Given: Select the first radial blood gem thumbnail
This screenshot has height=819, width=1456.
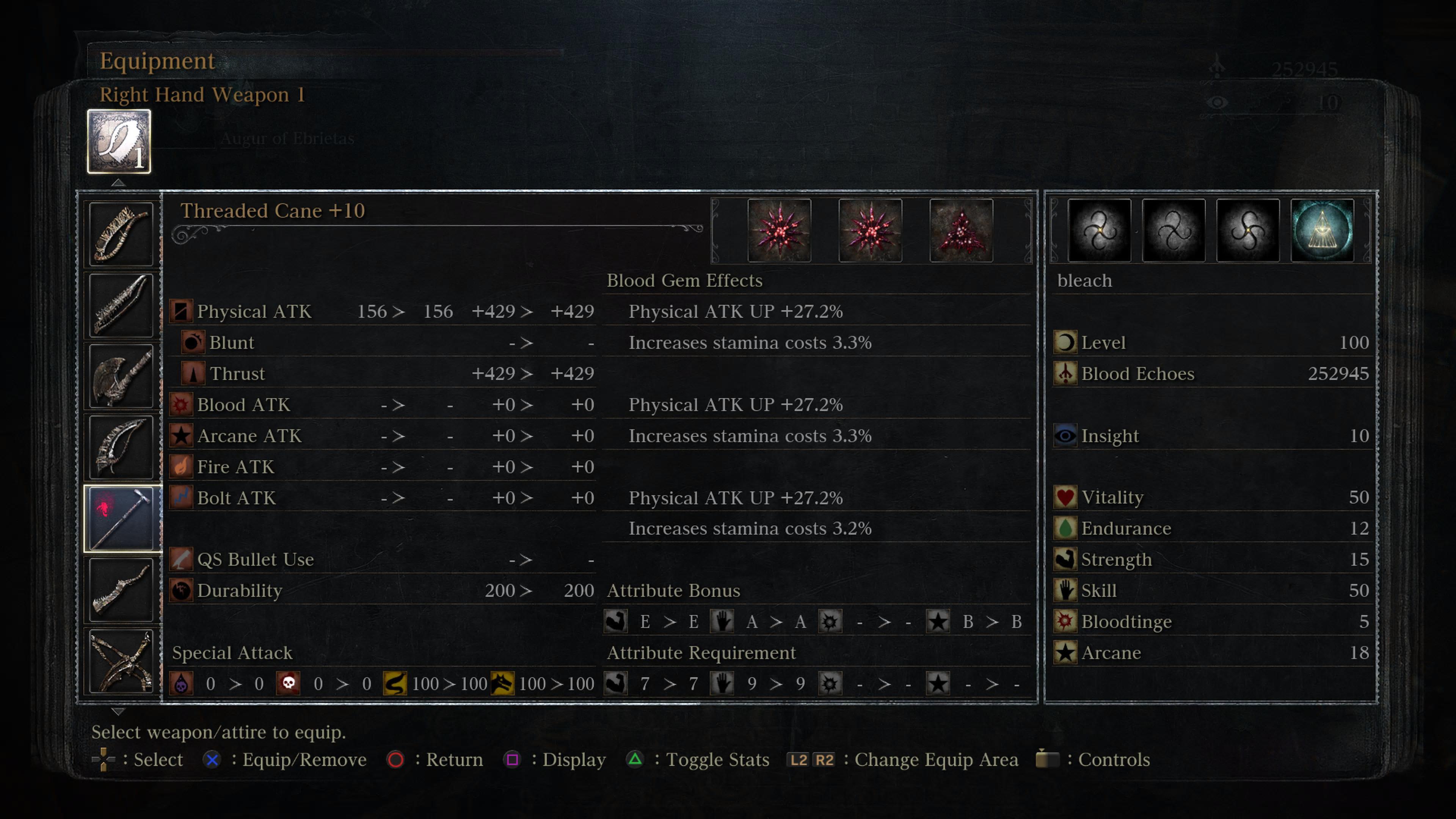Looking at the screenshot, I should (780, 230).
